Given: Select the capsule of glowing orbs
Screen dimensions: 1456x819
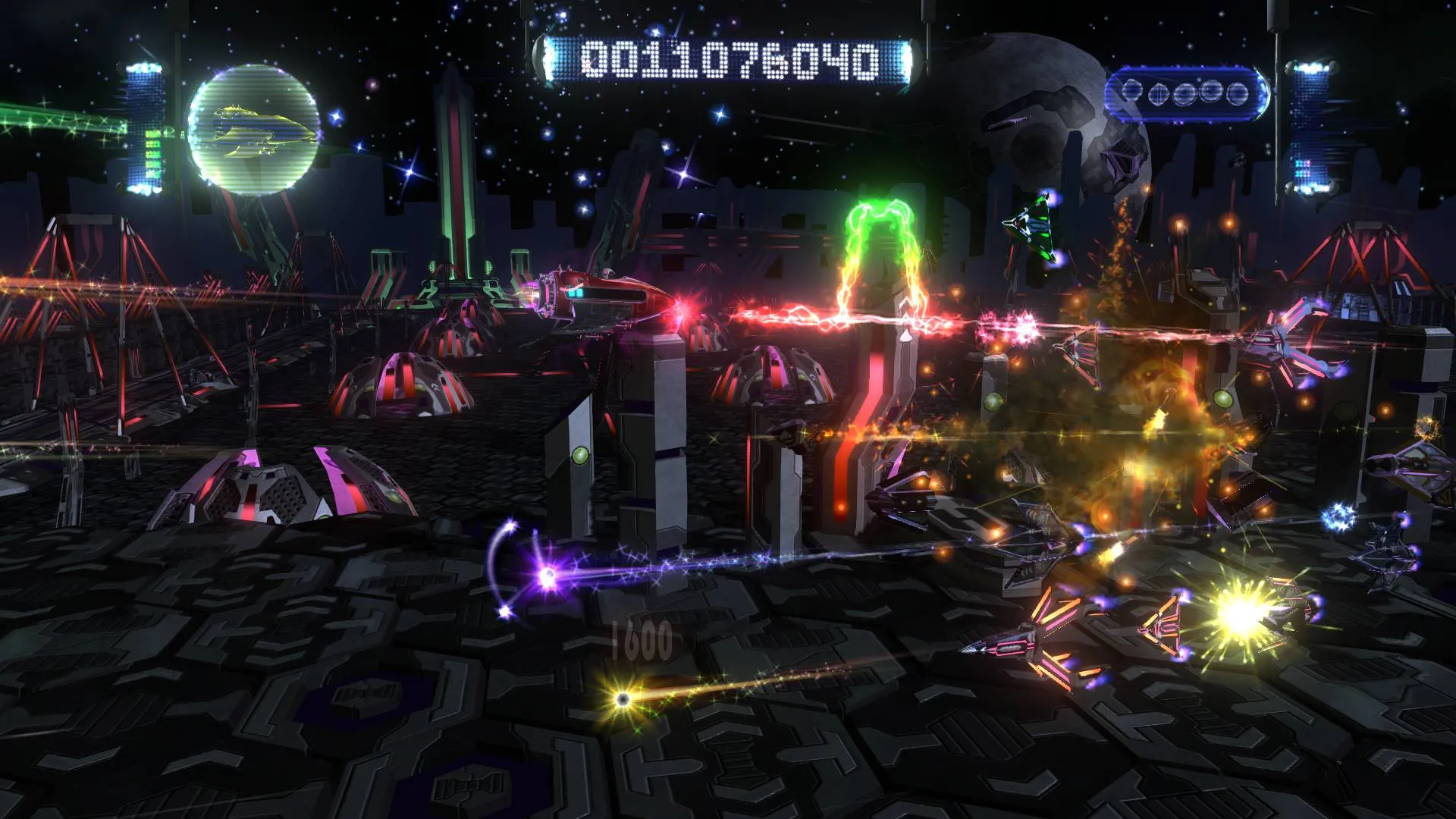Looking at the screenshot, I should tap(1185, 95).
